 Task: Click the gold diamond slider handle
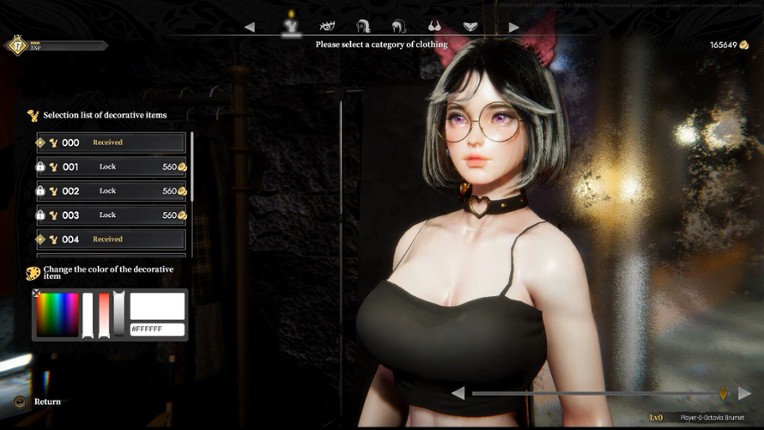point(722,392)
